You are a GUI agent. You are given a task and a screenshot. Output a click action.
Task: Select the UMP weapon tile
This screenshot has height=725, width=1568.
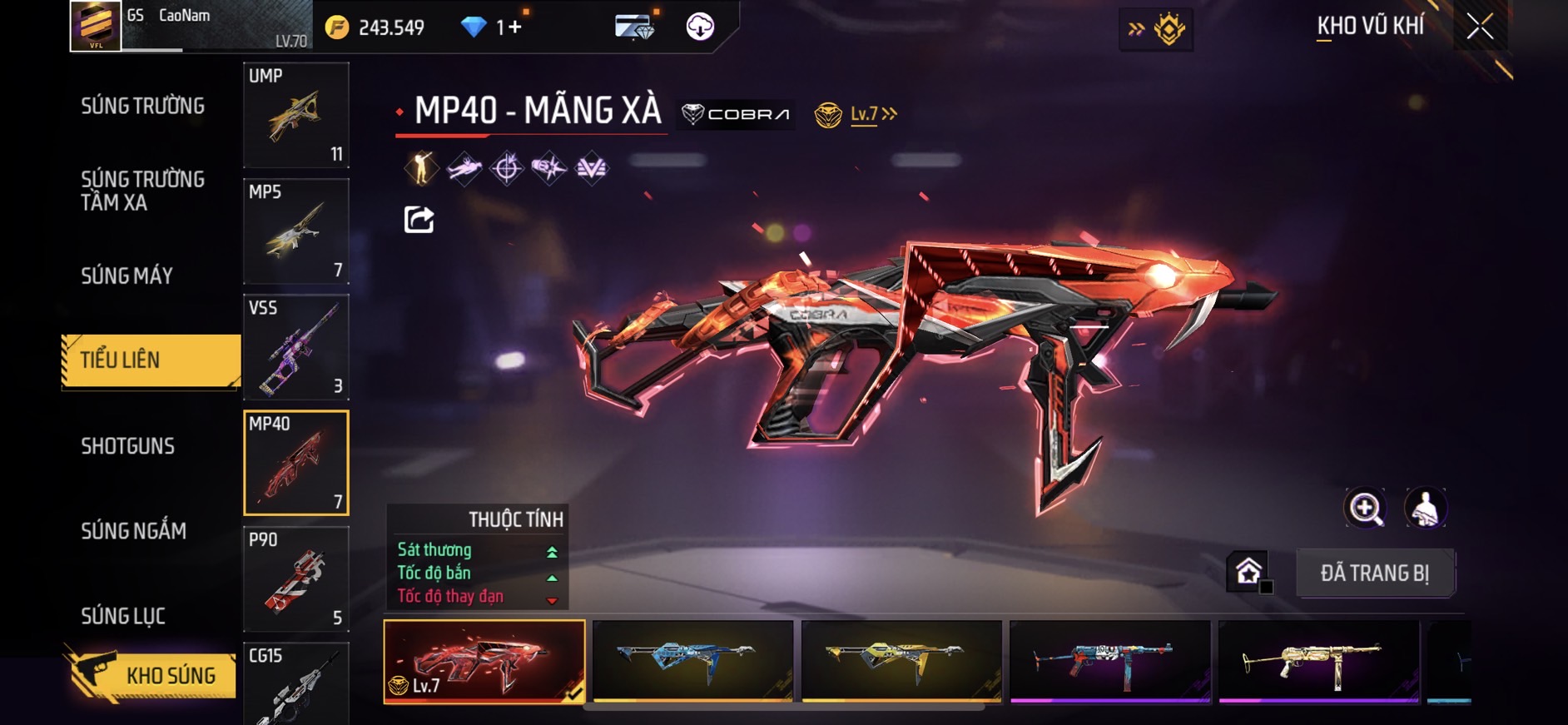(x=295, y=115)
